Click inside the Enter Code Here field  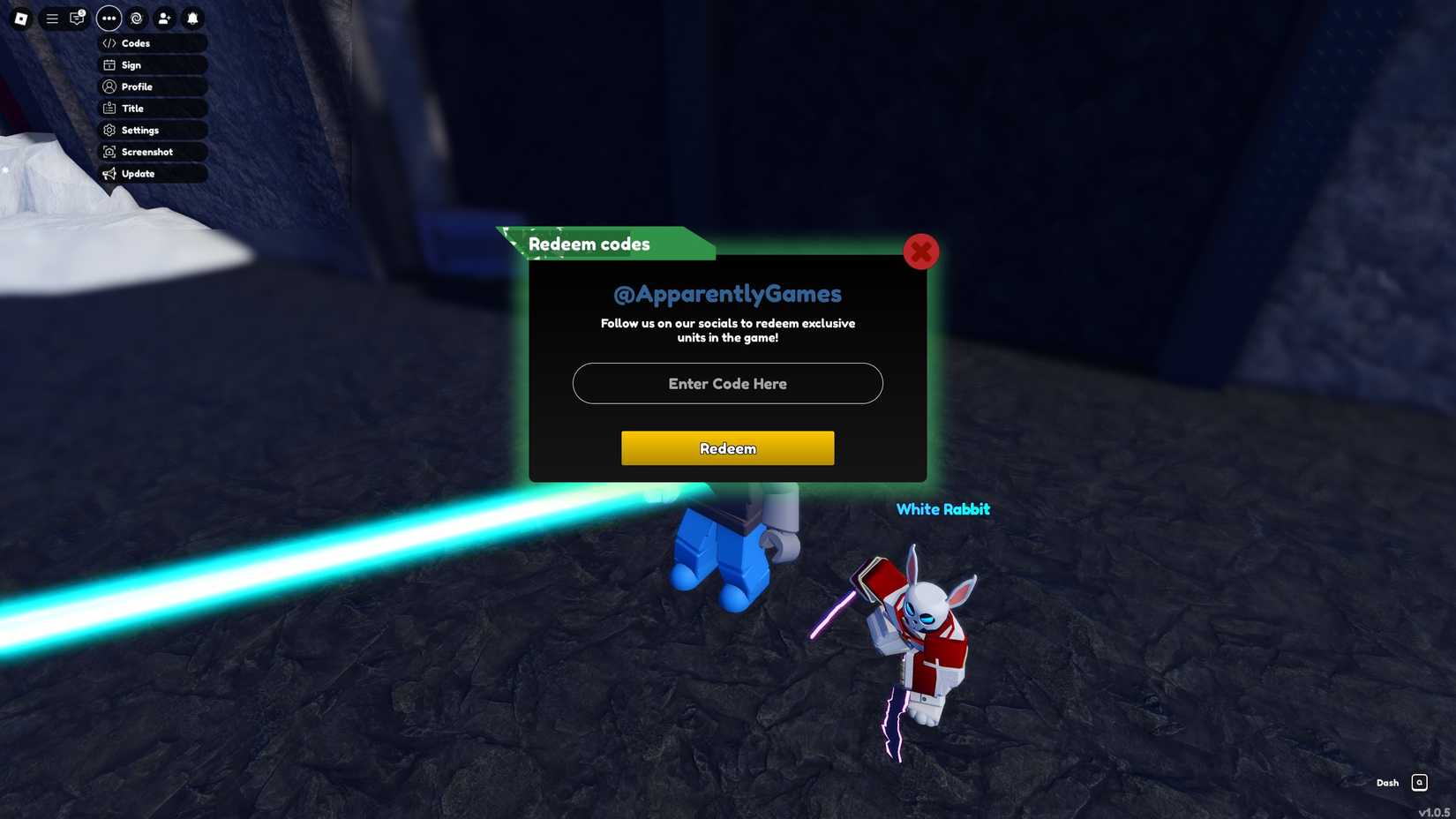click(727, 383)
